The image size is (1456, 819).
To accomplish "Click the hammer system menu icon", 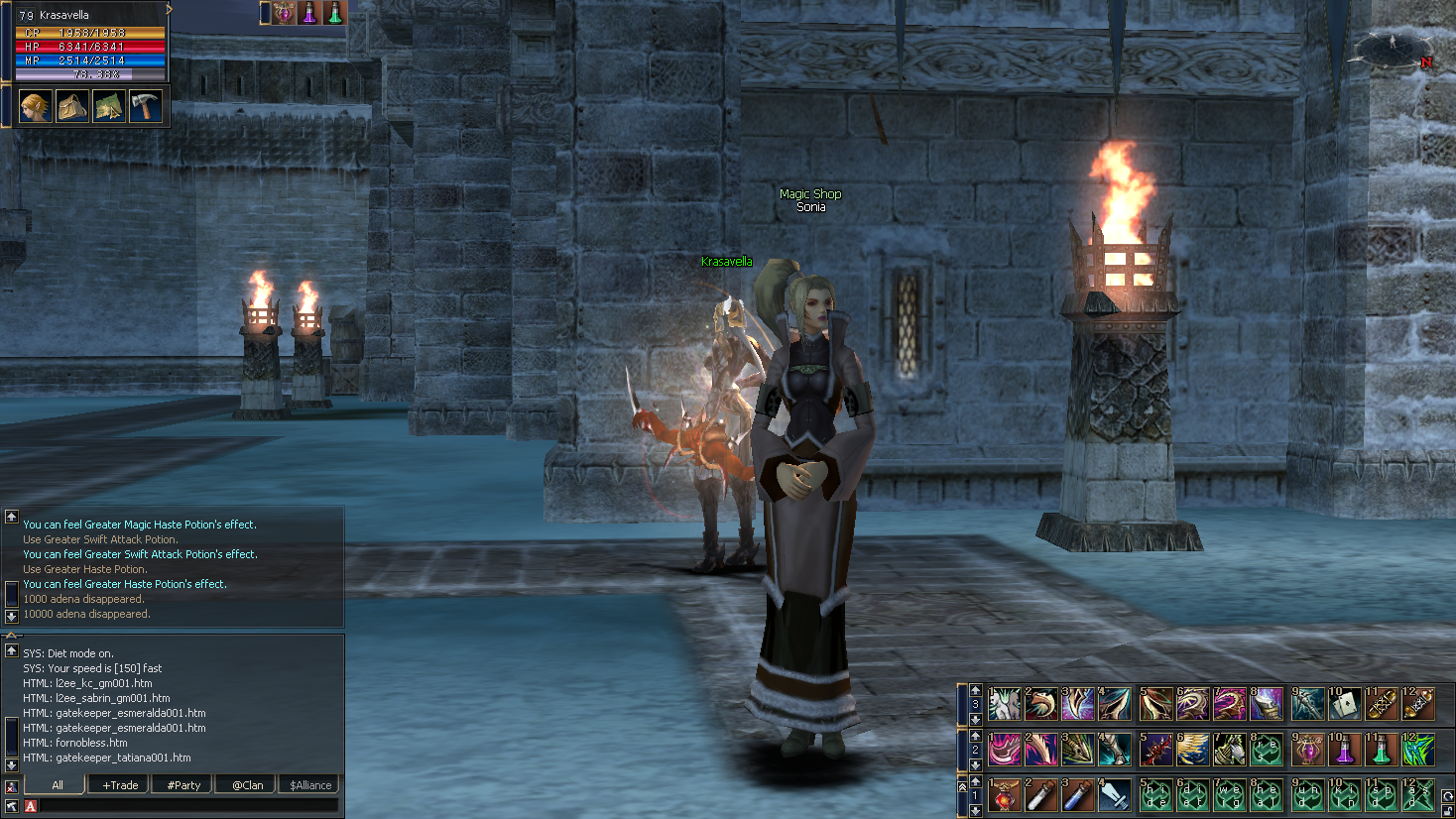I will (145, 106).
